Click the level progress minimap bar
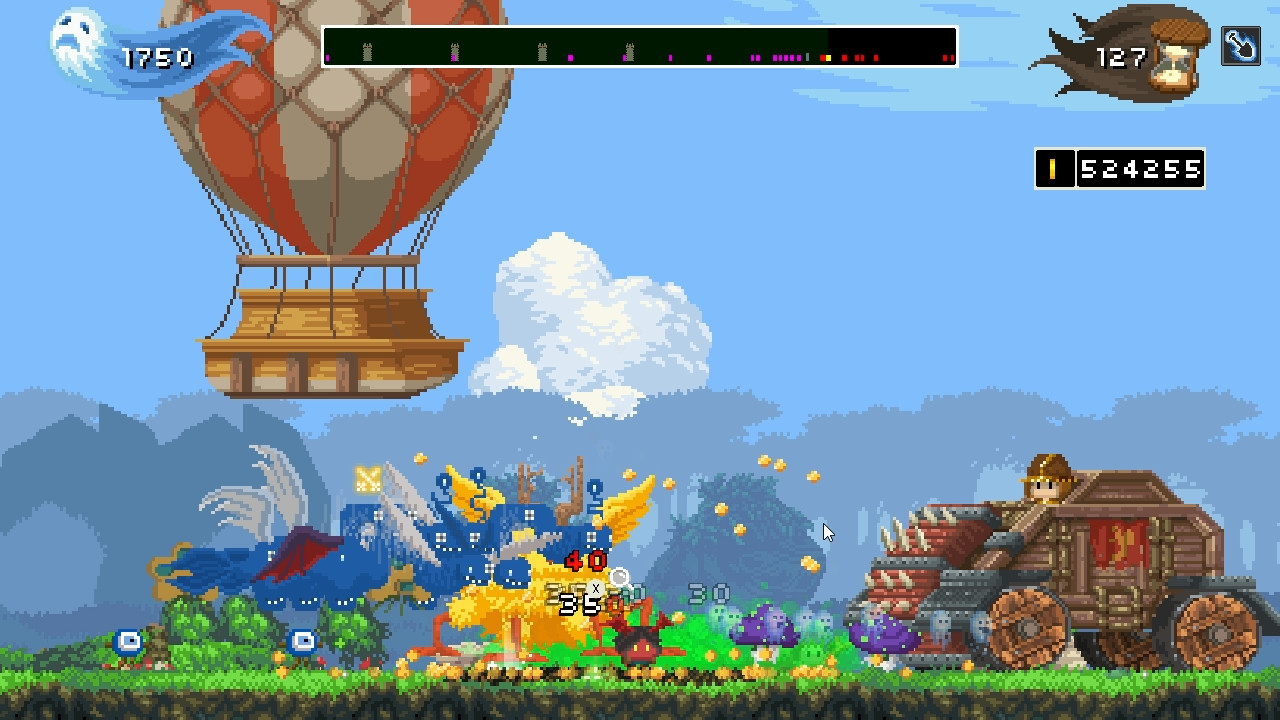 (x=639, y=47)
